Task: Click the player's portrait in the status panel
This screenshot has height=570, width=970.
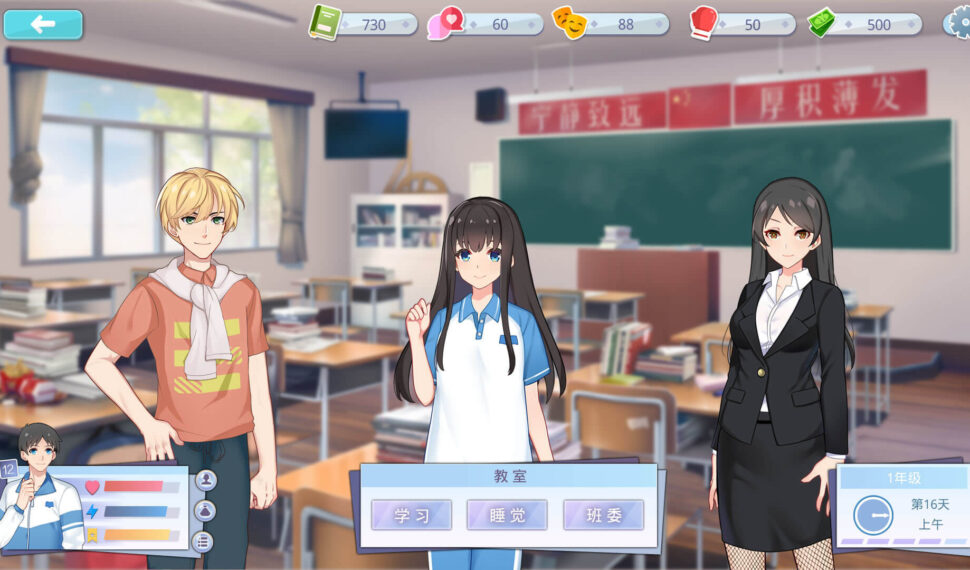Action: (x=42, y=498)
